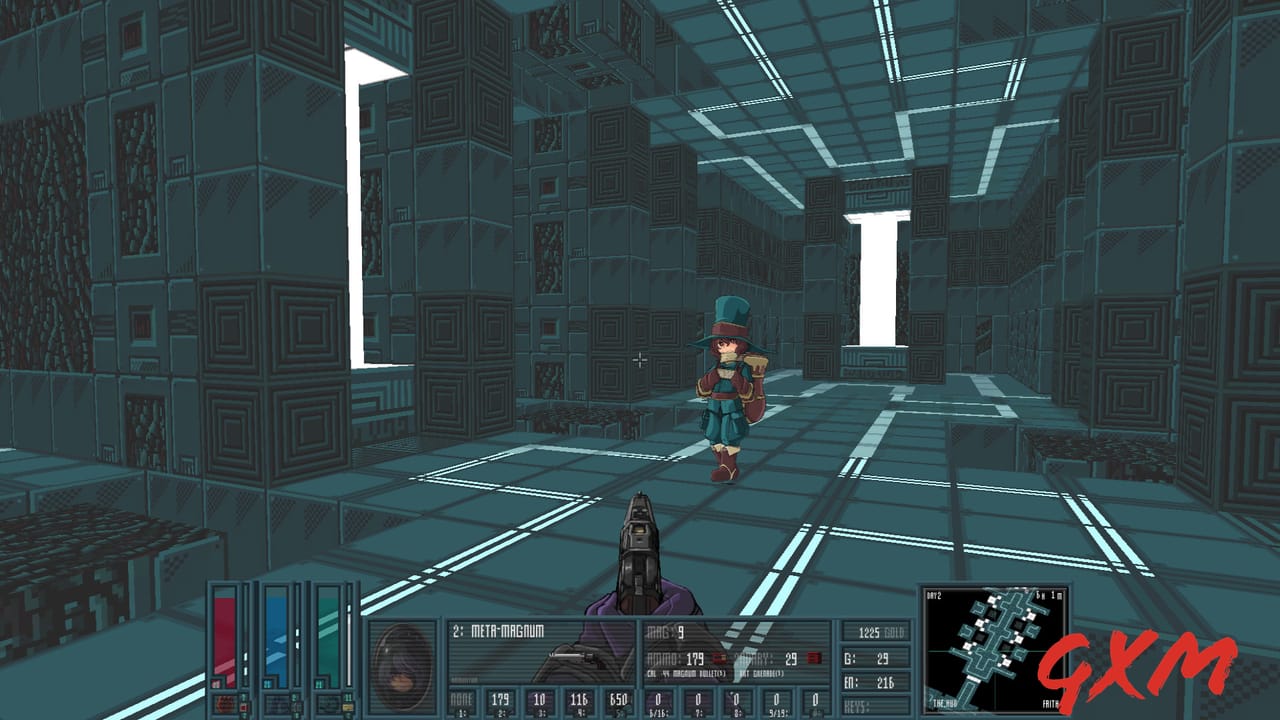Select the THE HUB label on the minimap
The height and width of the screenshot is (720, 1280).
tap(943, 702)
